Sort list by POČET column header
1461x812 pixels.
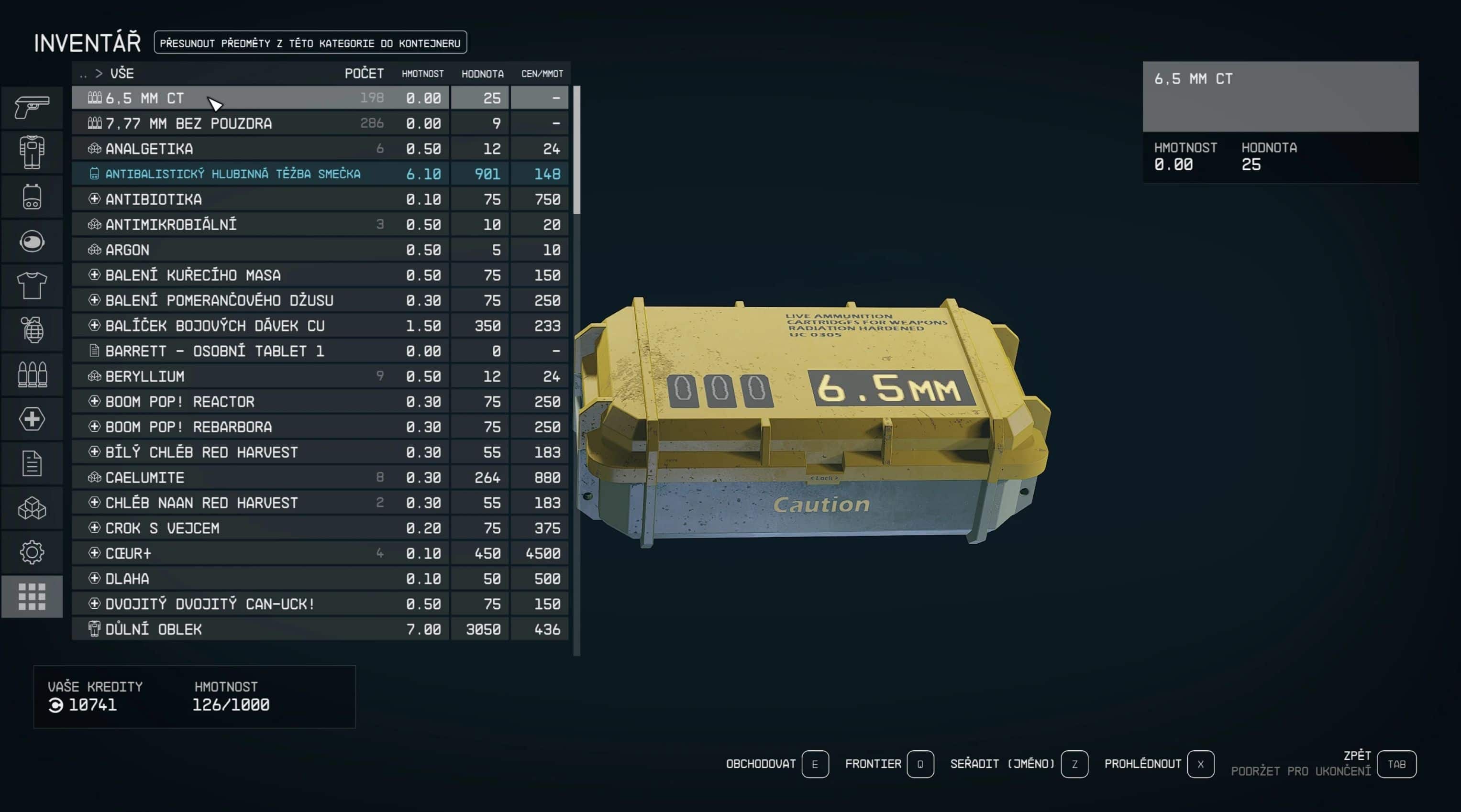tap(364, 74)
